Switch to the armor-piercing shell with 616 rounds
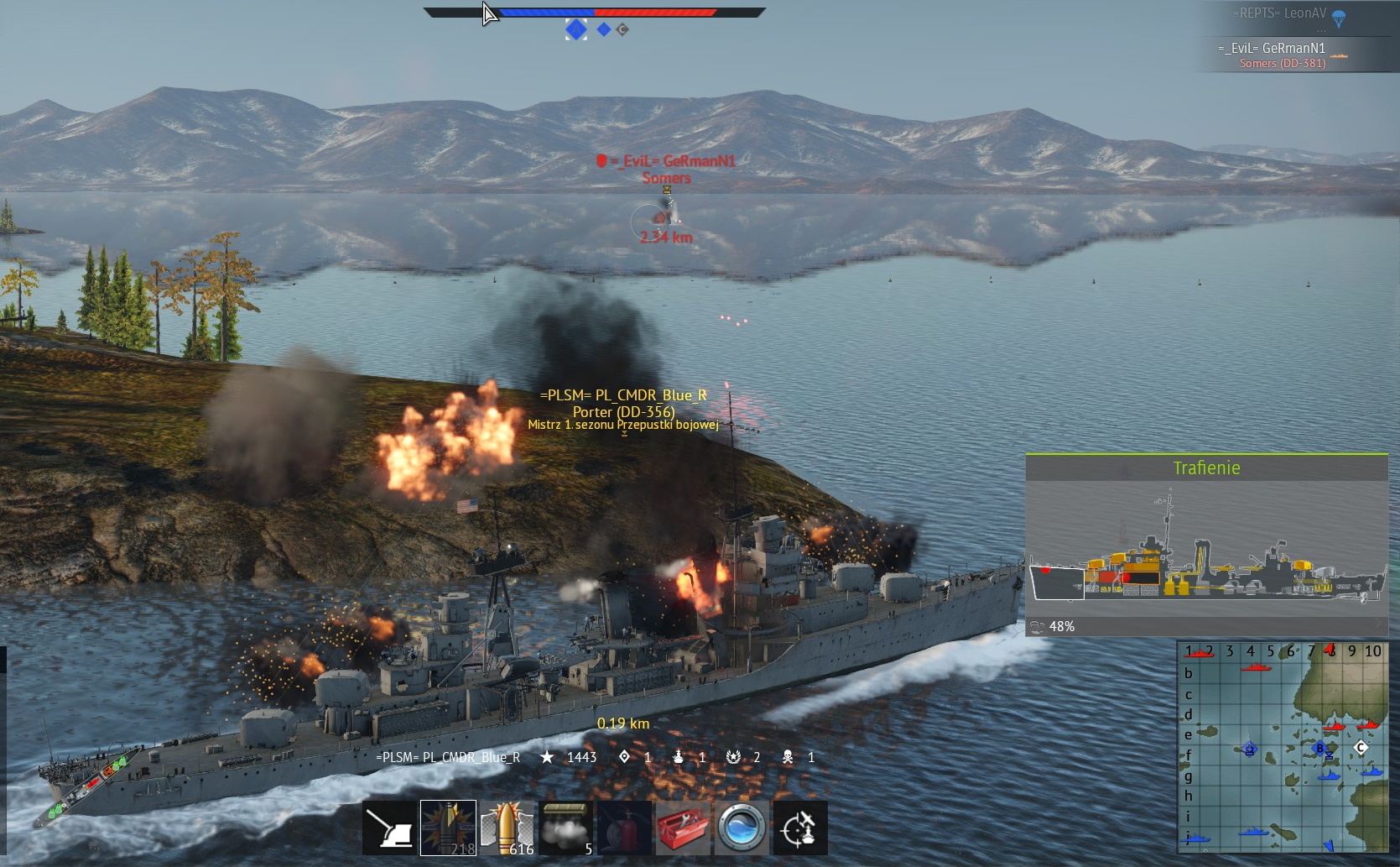 pos(507,828)
